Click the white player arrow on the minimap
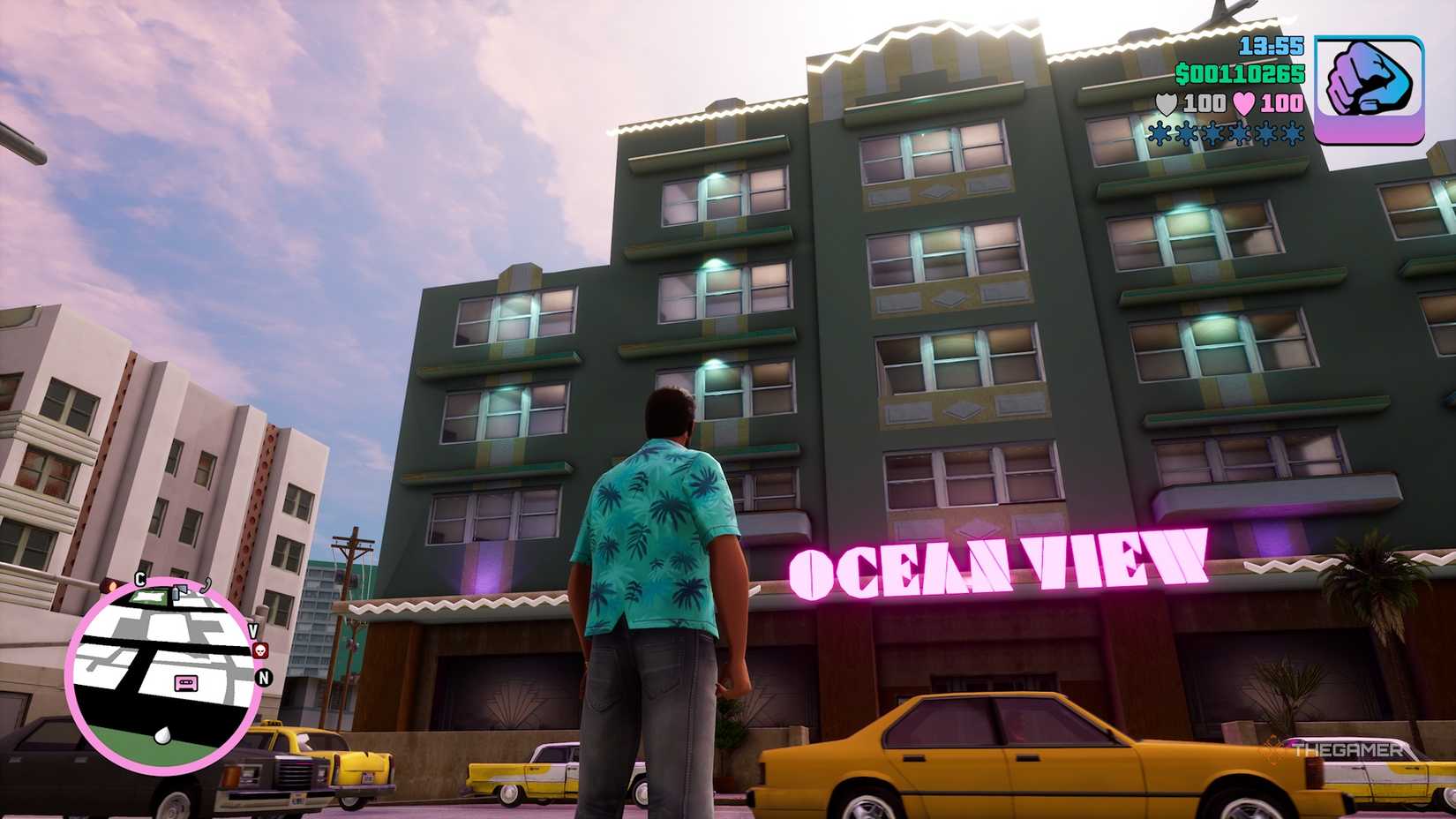 pyautogui.click(x=161, y=734)
